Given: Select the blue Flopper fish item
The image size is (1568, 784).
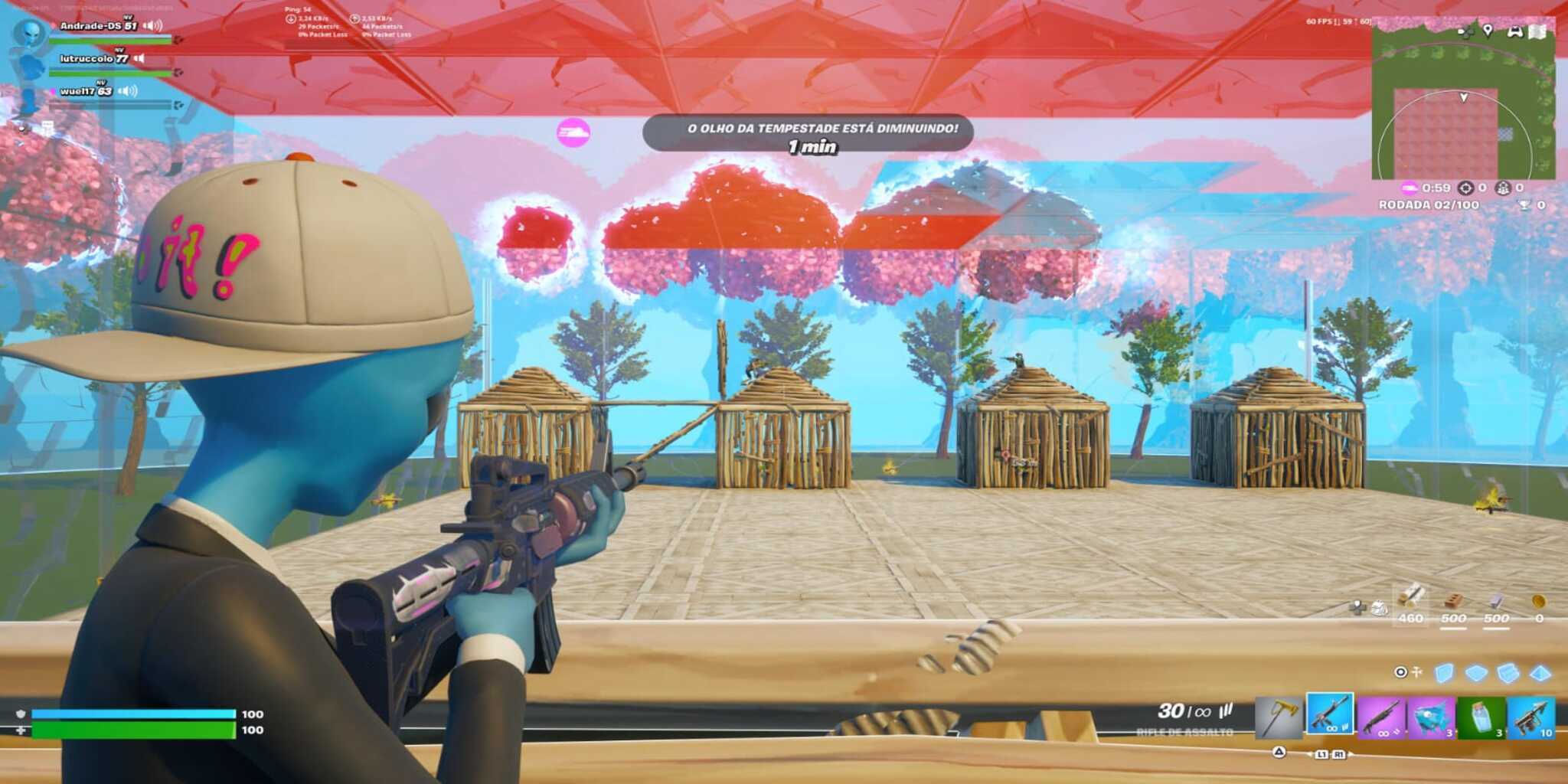Looking at the screenshot, I should click(x=1430, y=717).
